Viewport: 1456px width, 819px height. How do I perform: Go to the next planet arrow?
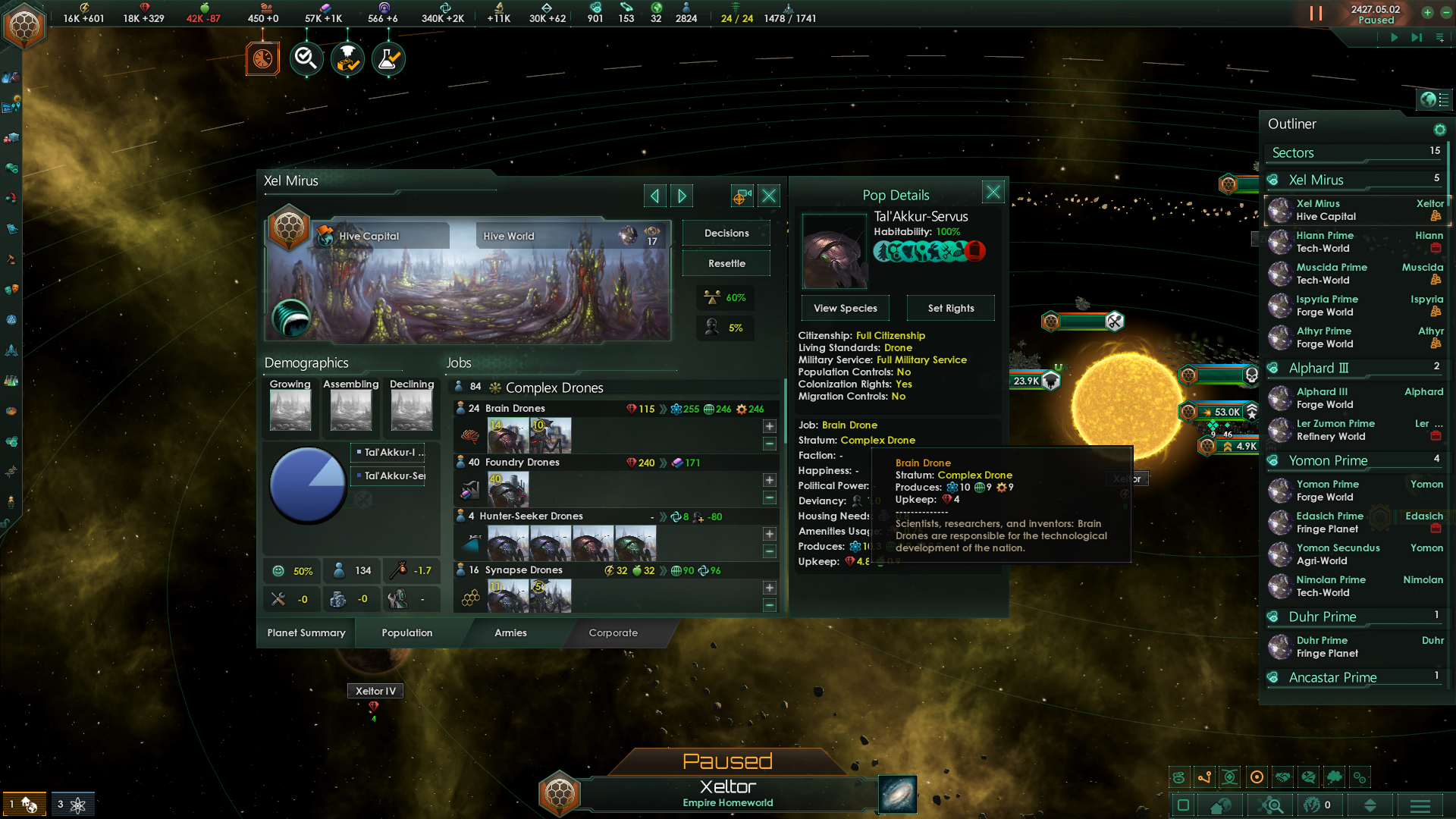click(682, 196)
